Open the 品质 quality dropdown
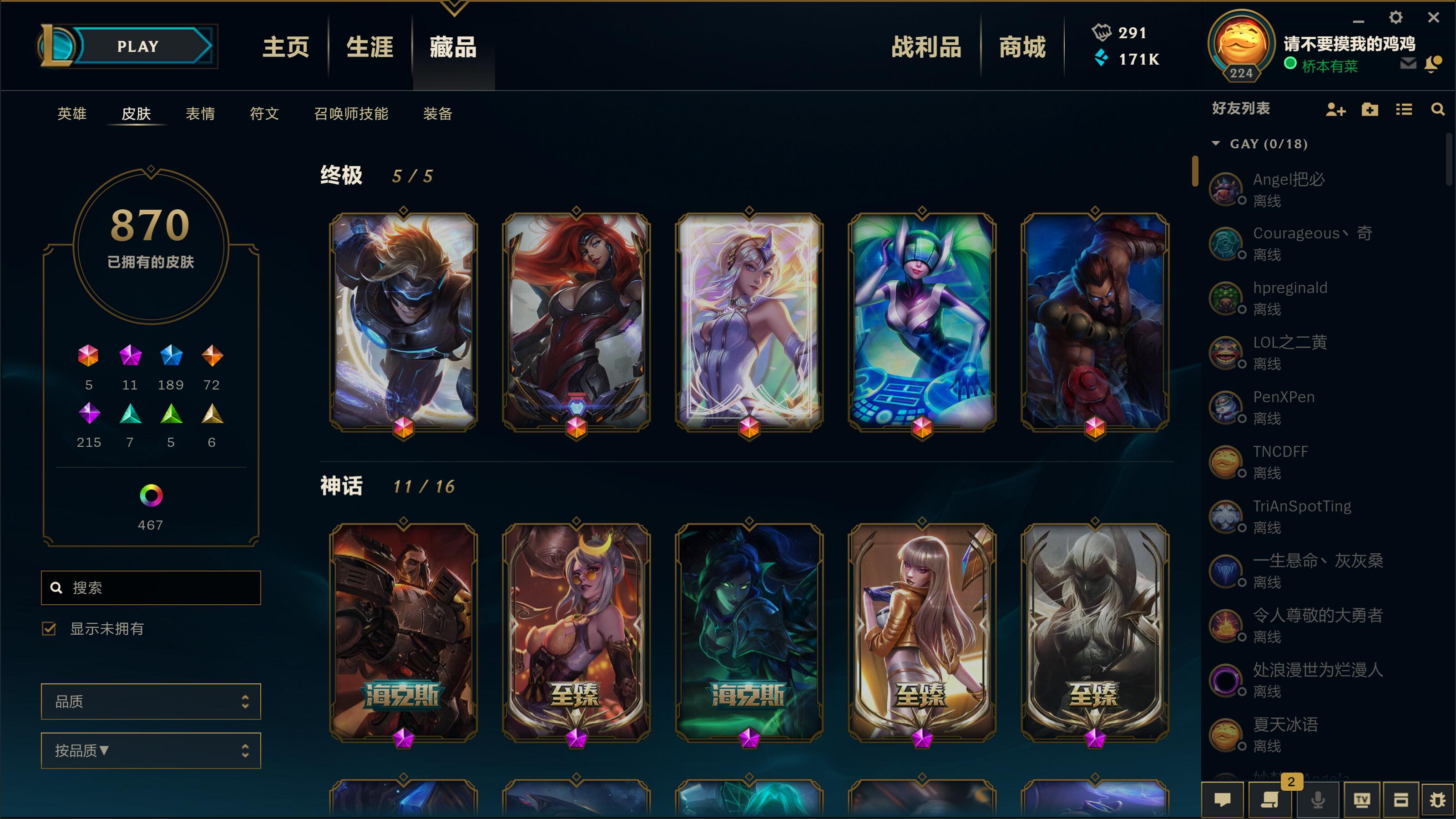This screenshot has height=819, width=1456. point(150,702)
